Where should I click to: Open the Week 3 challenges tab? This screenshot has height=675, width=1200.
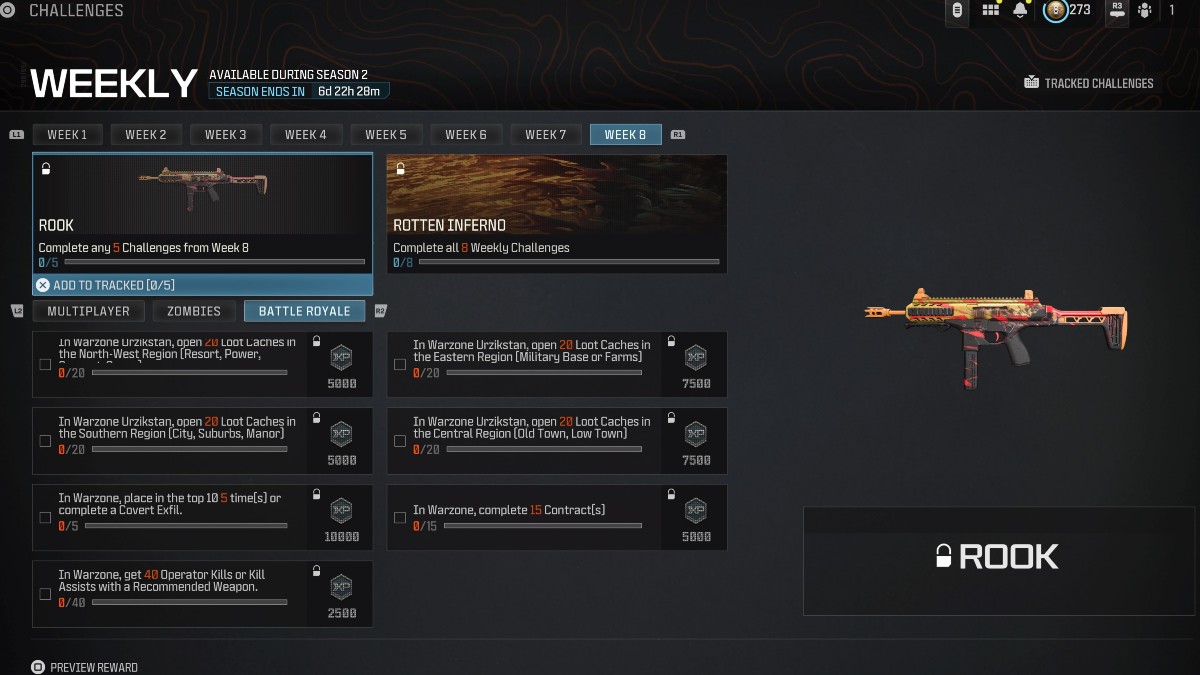click(x=226, y=135)
